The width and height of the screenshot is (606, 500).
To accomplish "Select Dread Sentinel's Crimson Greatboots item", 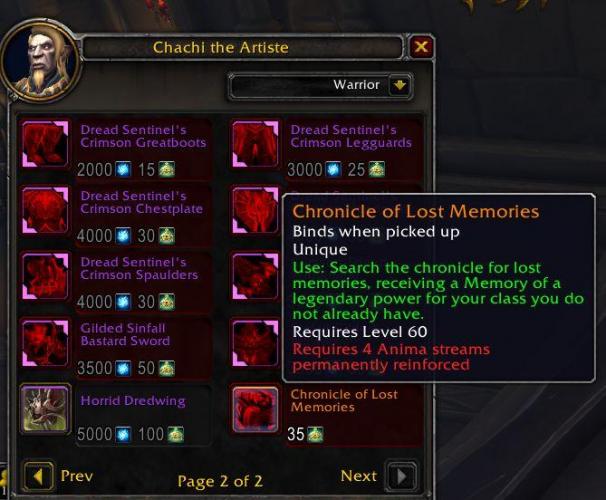I will (45, 143).
